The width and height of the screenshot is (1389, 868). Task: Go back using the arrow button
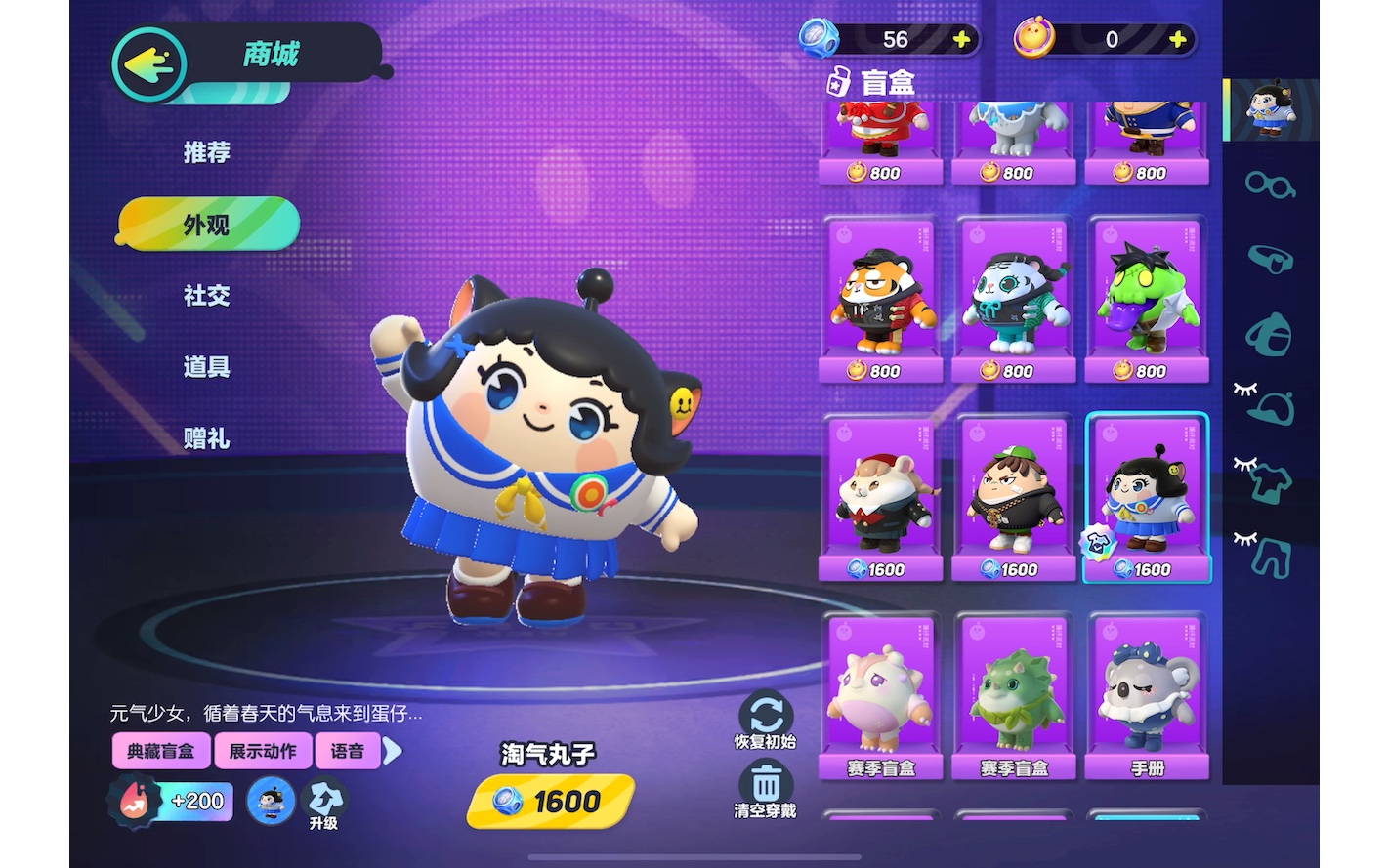click(x=149, y=64)
